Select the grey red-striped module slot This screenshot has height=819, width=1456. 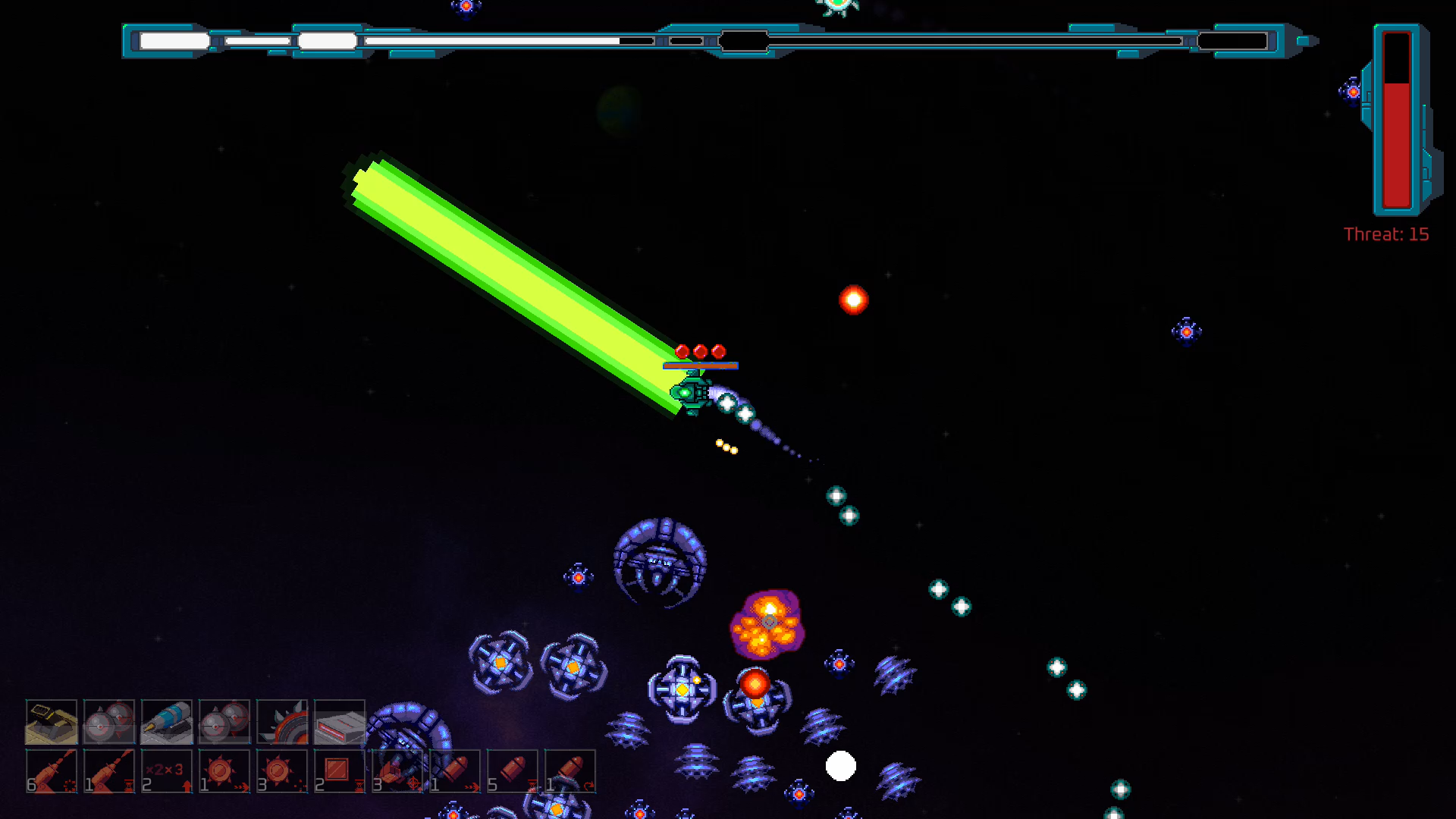coord(340,721)
